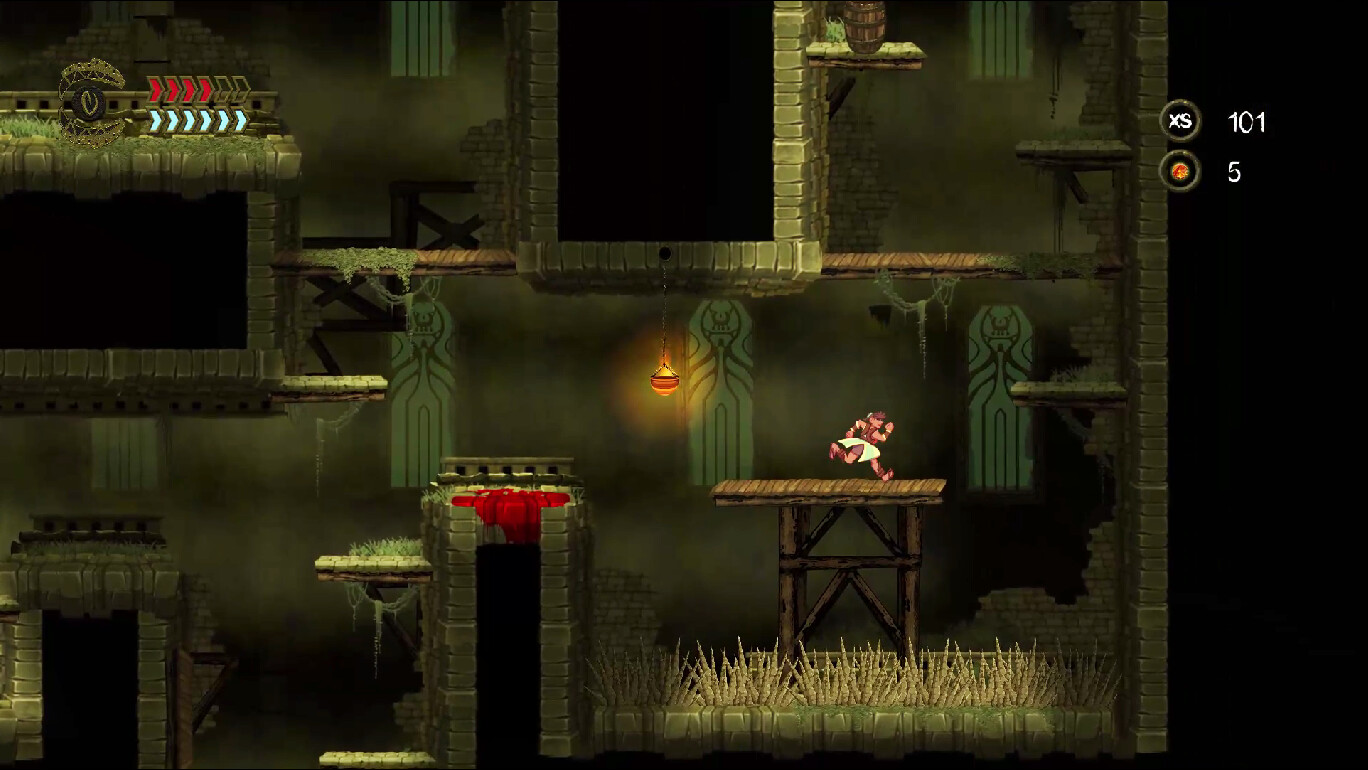This screenshot has width=1368, height=770.
Task: Select the wooden barrel on the top platform
Action: pos(865,25)
